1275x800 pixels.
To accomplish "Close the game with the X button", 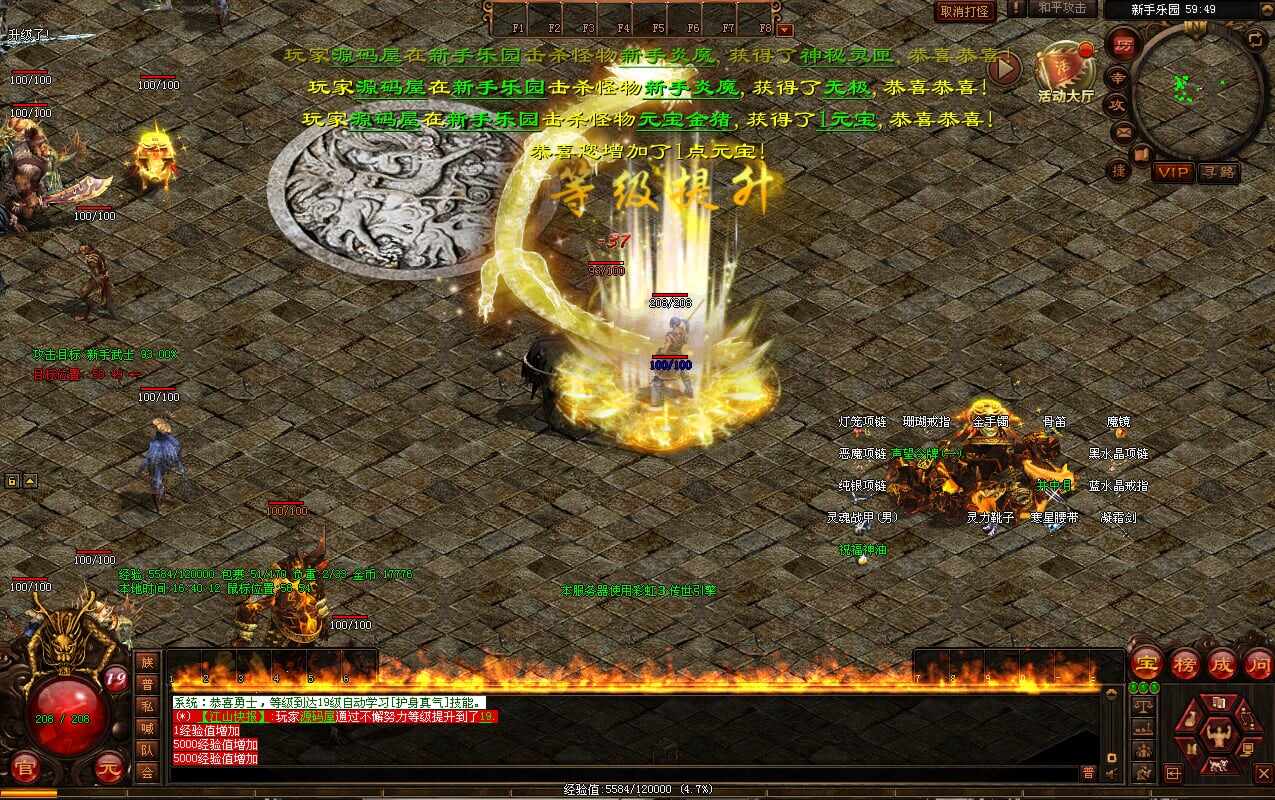I will 1264,773.
